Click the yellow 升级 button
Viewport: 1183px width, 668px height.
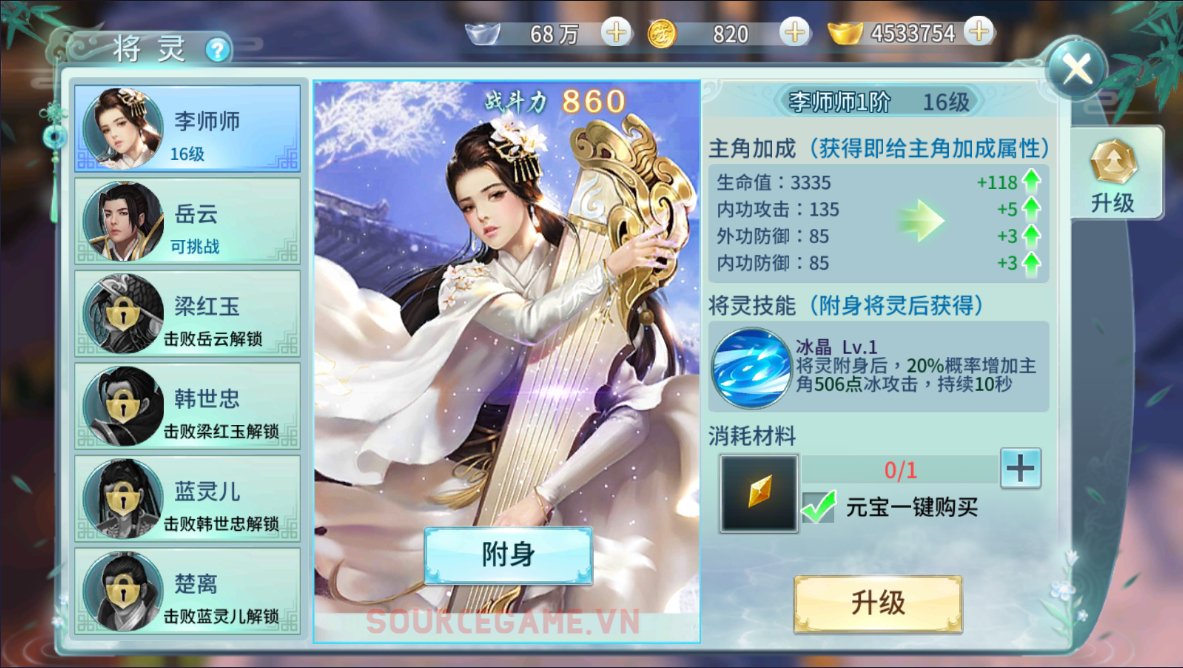(878, 603)
